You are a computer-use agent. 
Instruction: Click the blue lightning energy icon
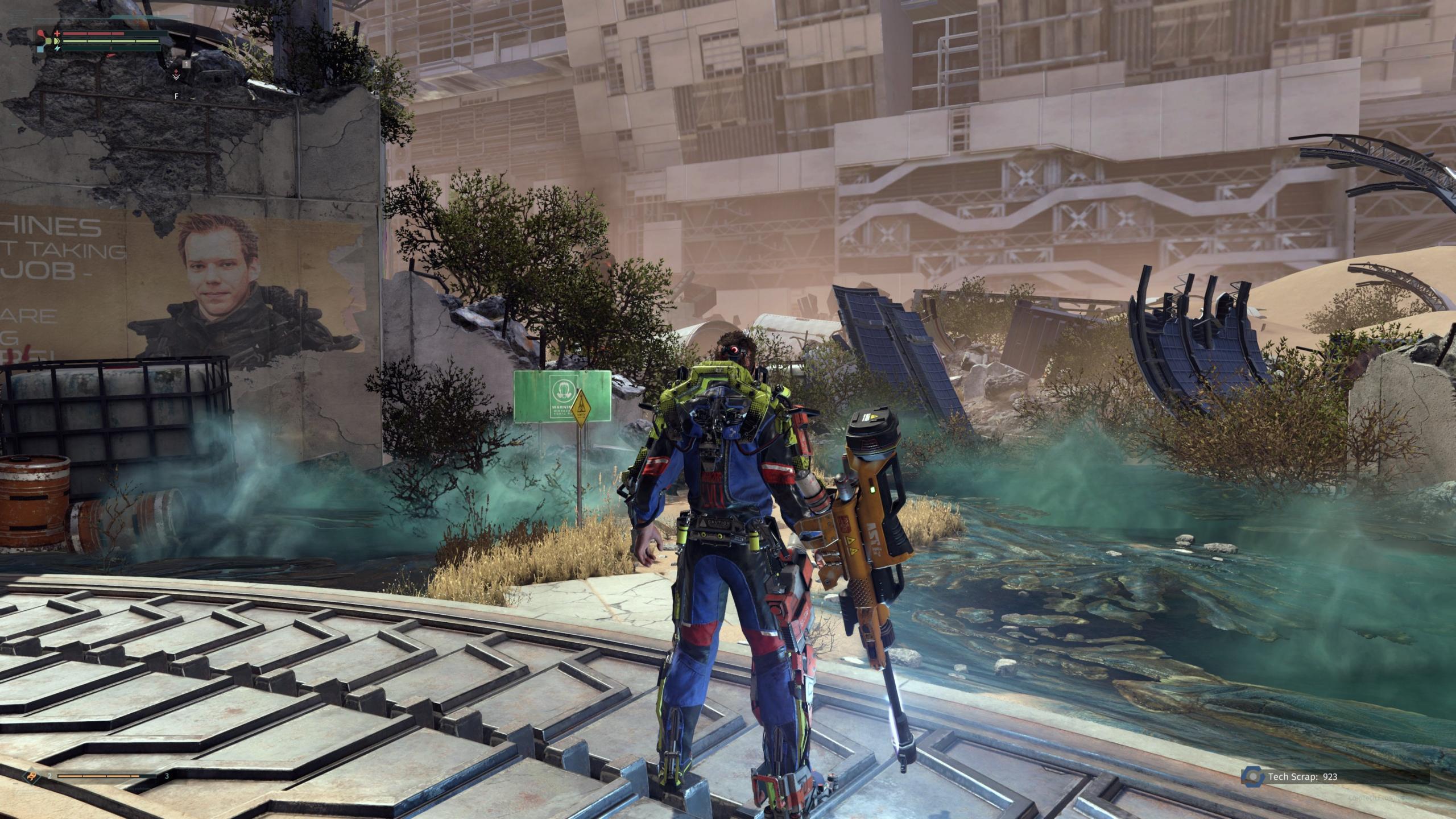coord(57,49)
